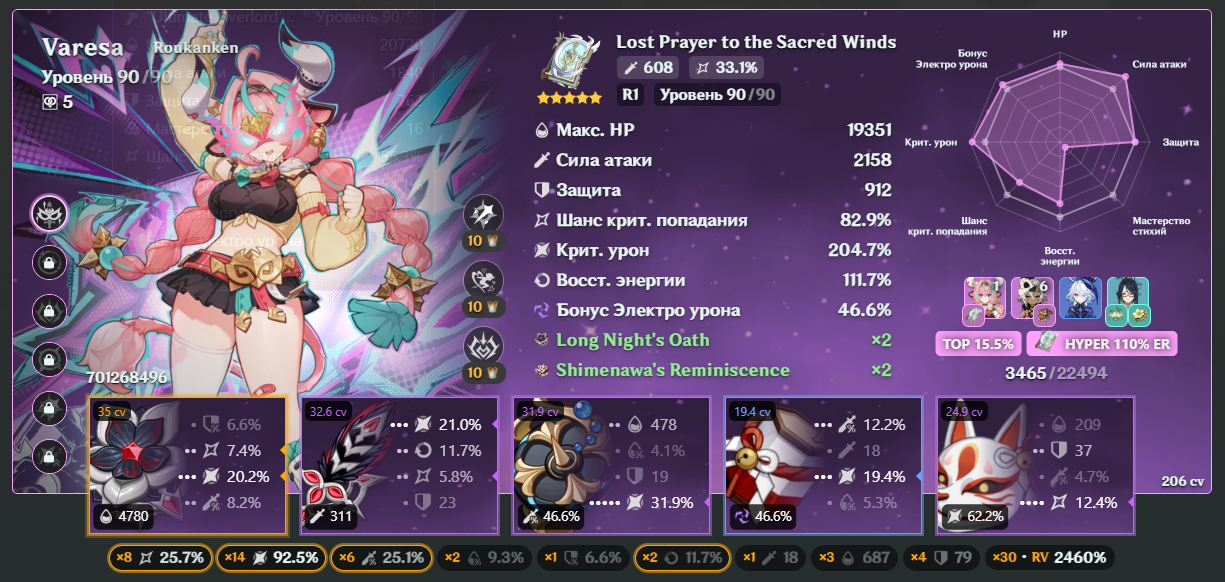Toggle the crit rate 25.7% substat chip

(x=160, y=557)
